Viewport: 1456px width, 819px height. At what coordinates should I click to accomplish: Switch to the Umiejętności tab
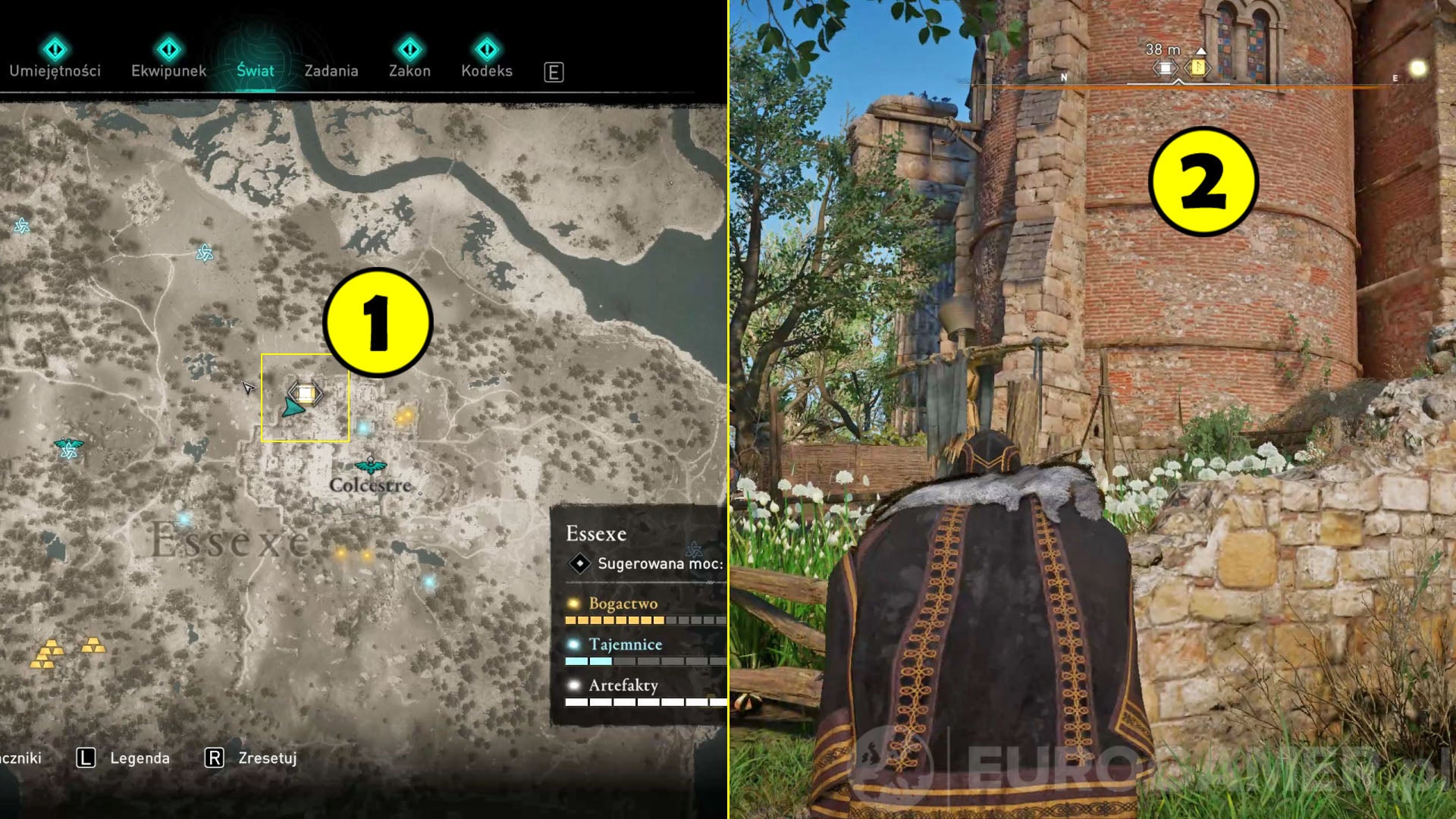pyautogui.click(x=54, y=71)
